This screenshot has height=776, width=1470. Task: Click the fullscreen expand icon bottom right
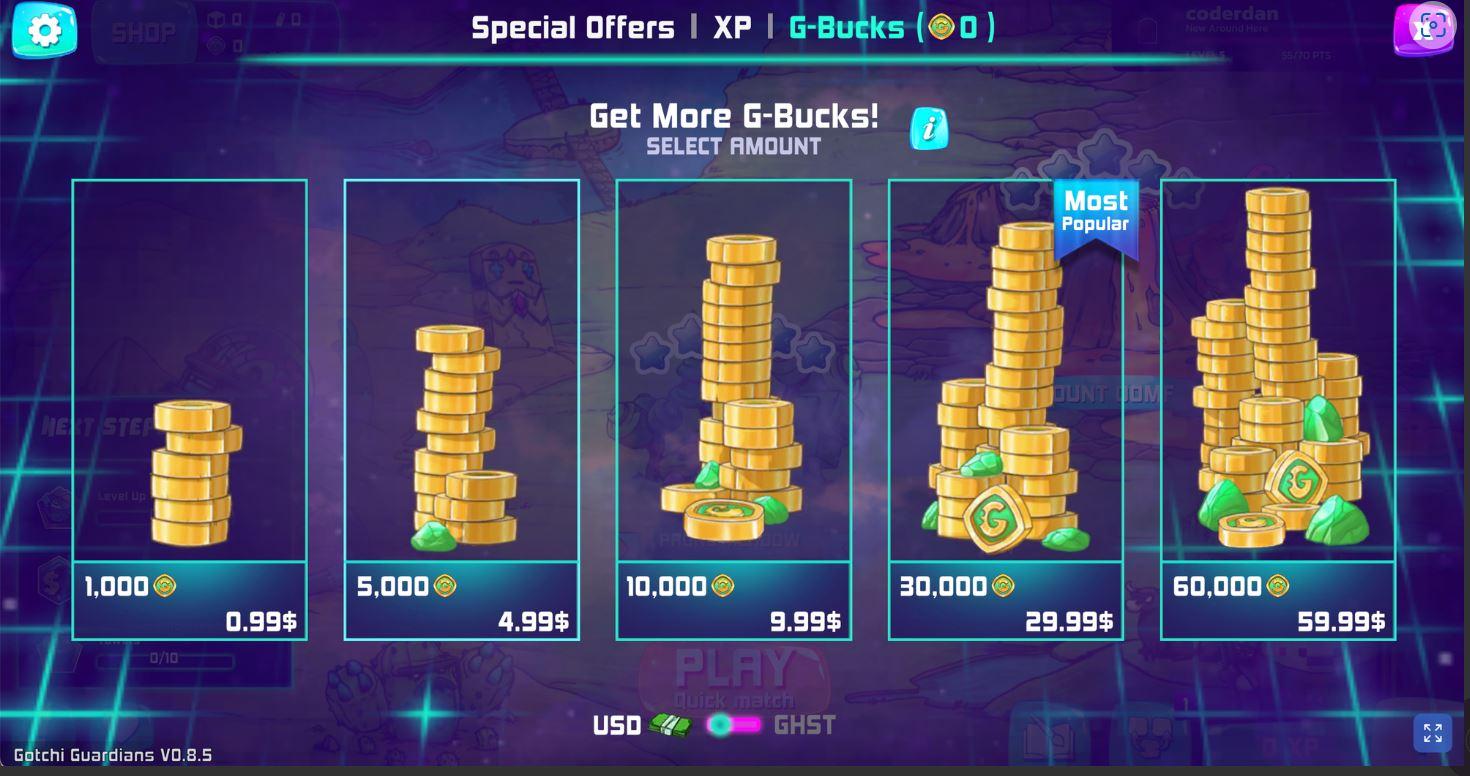click(1433, 732)
